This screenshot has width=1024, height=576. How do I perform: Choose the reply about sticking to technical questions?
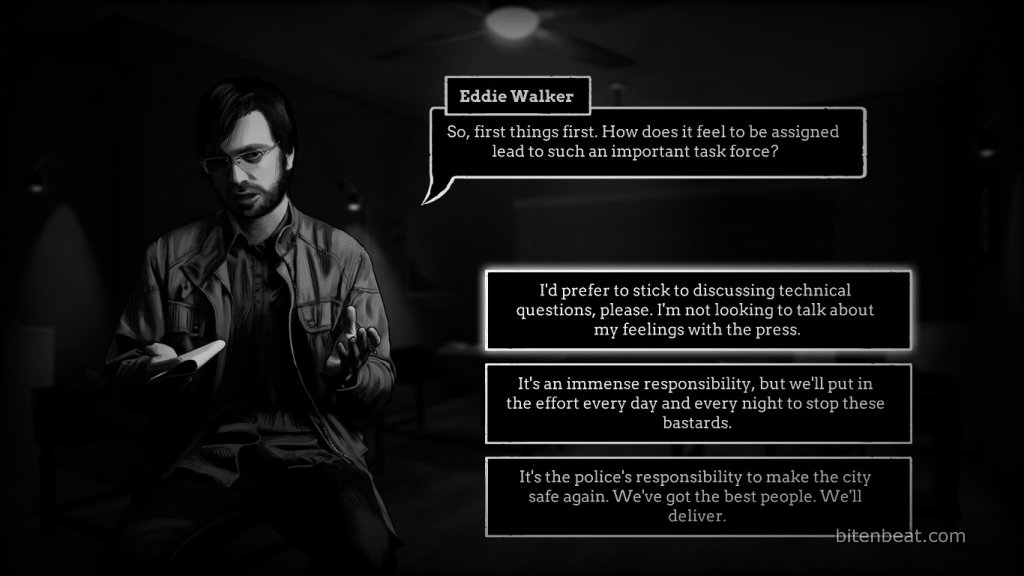click(698, 310)
